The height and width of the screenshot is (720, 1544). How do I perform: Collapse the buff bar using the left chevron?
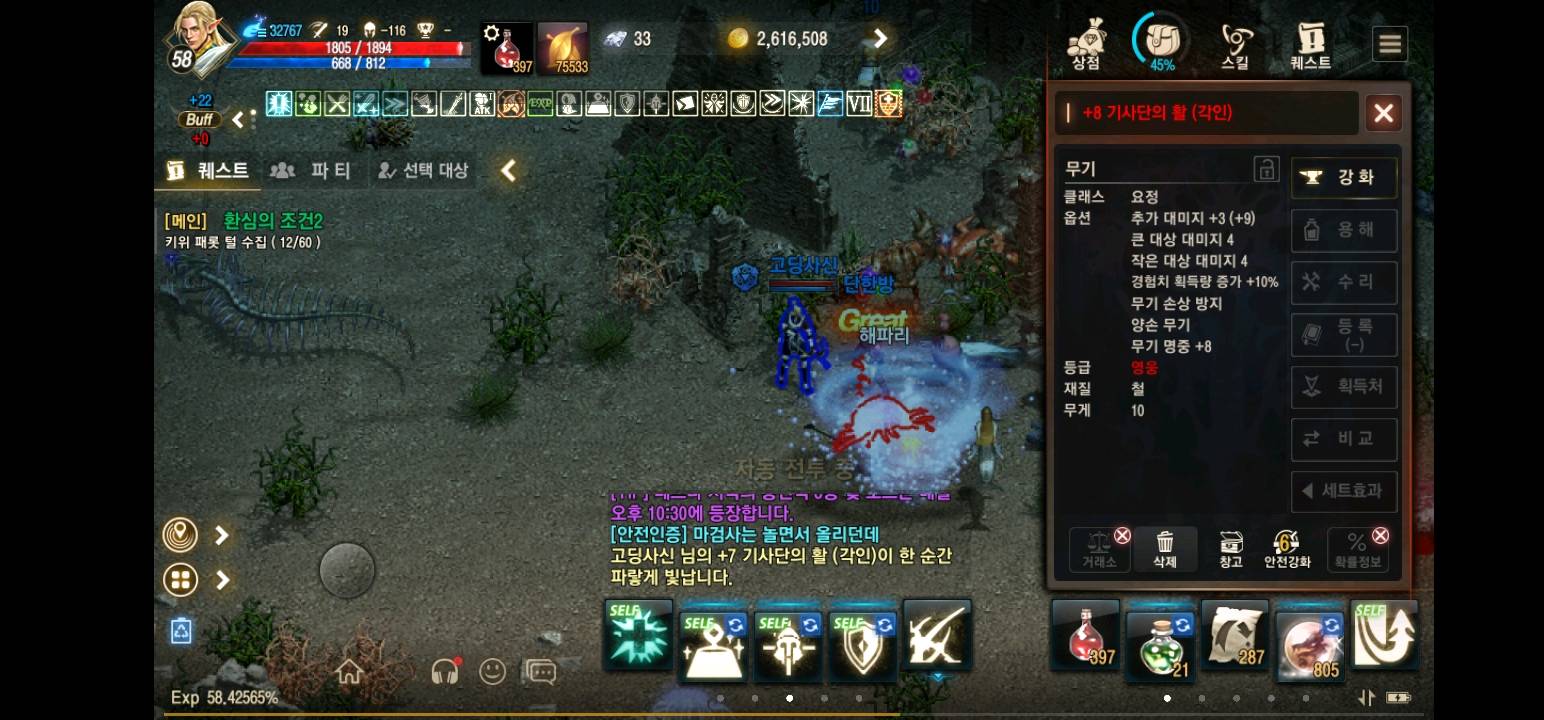tap(238, 118)
